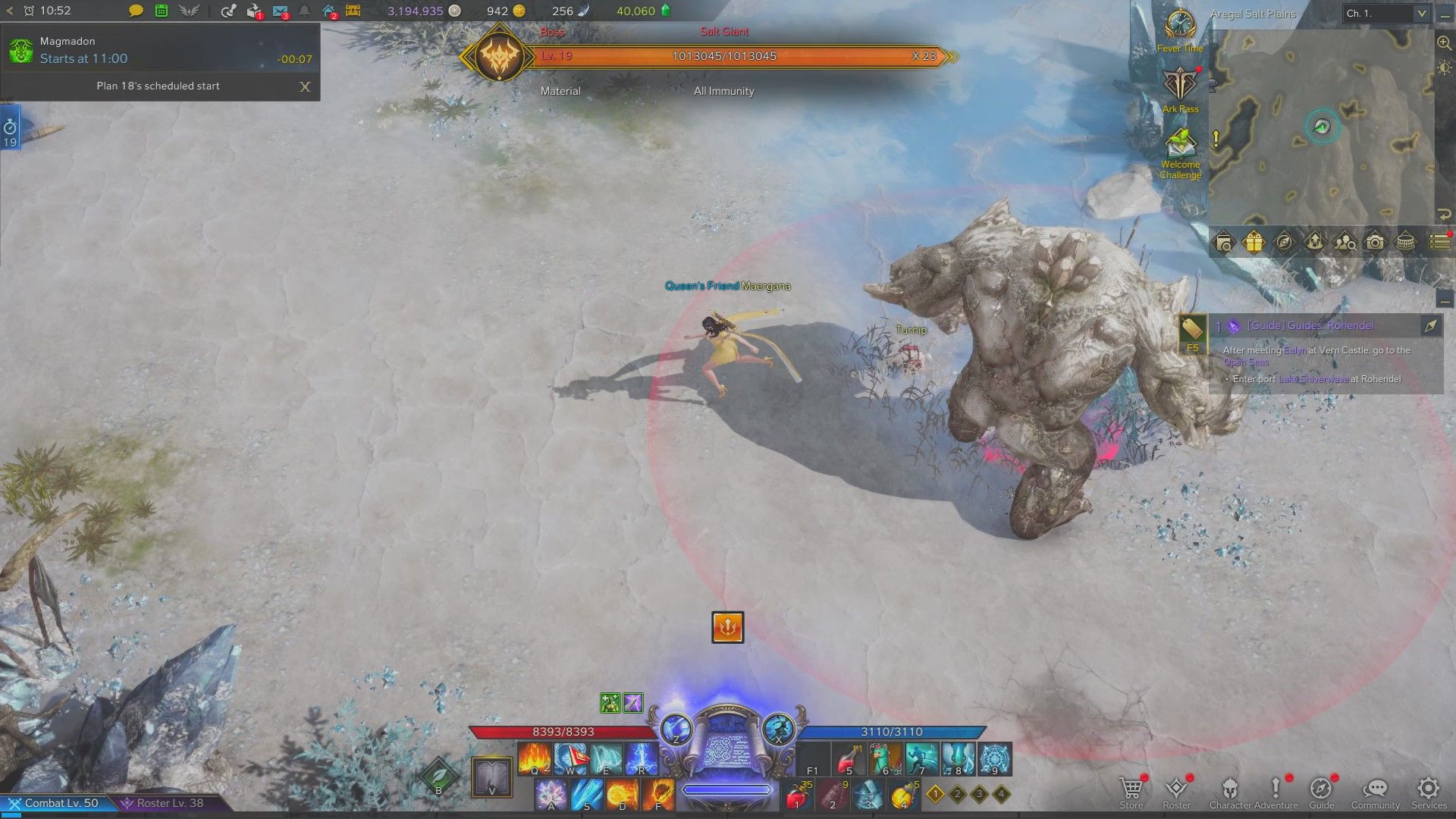This screenshot has height=819, width=1456.
Task: Zoom the minimap with the magnifier icon
Action: 1445,42
